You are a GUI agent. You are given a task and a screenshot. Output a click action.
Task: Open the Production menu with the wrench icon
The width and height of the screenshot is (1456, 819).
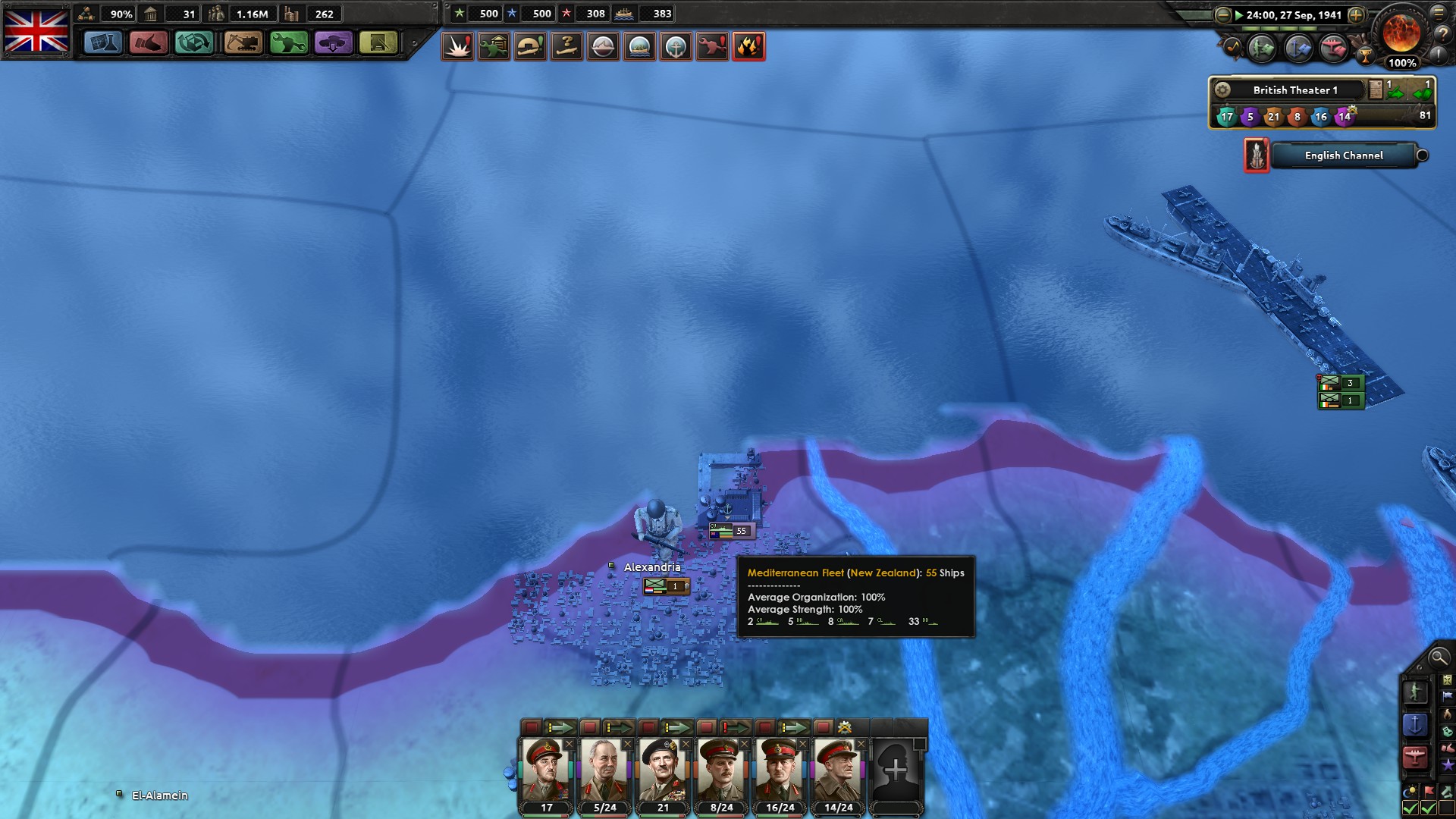click(287, 44)
